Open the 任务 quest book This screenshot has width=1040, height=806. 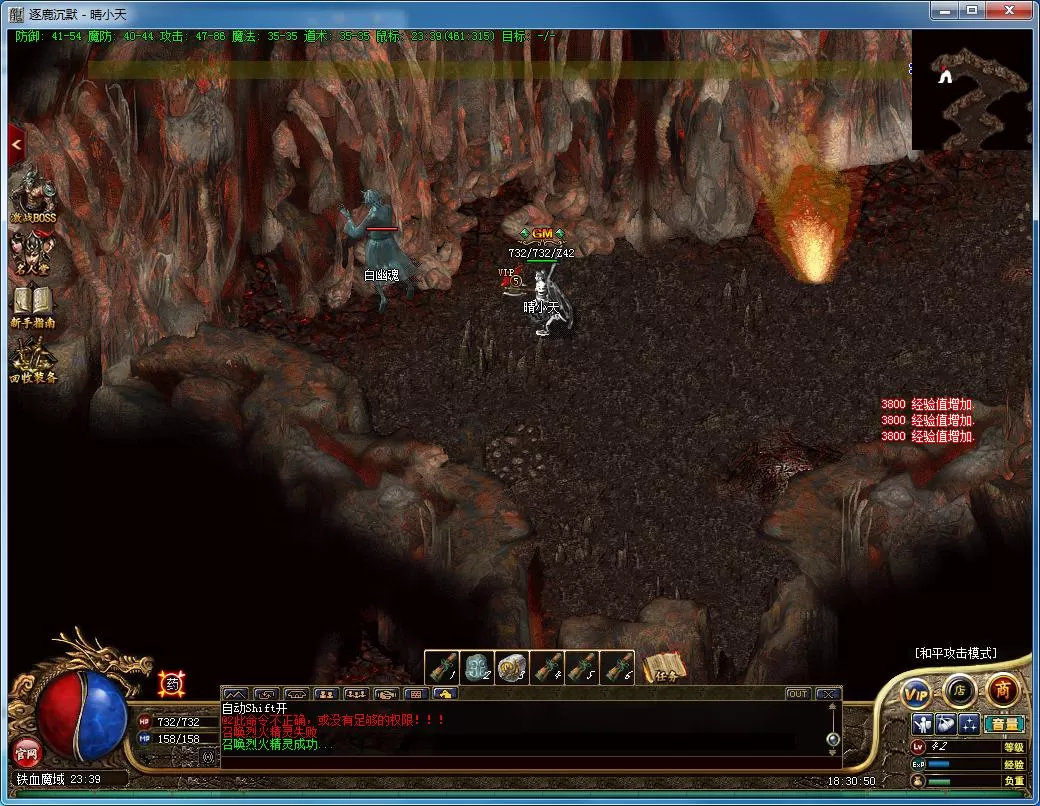pos(664,667)
